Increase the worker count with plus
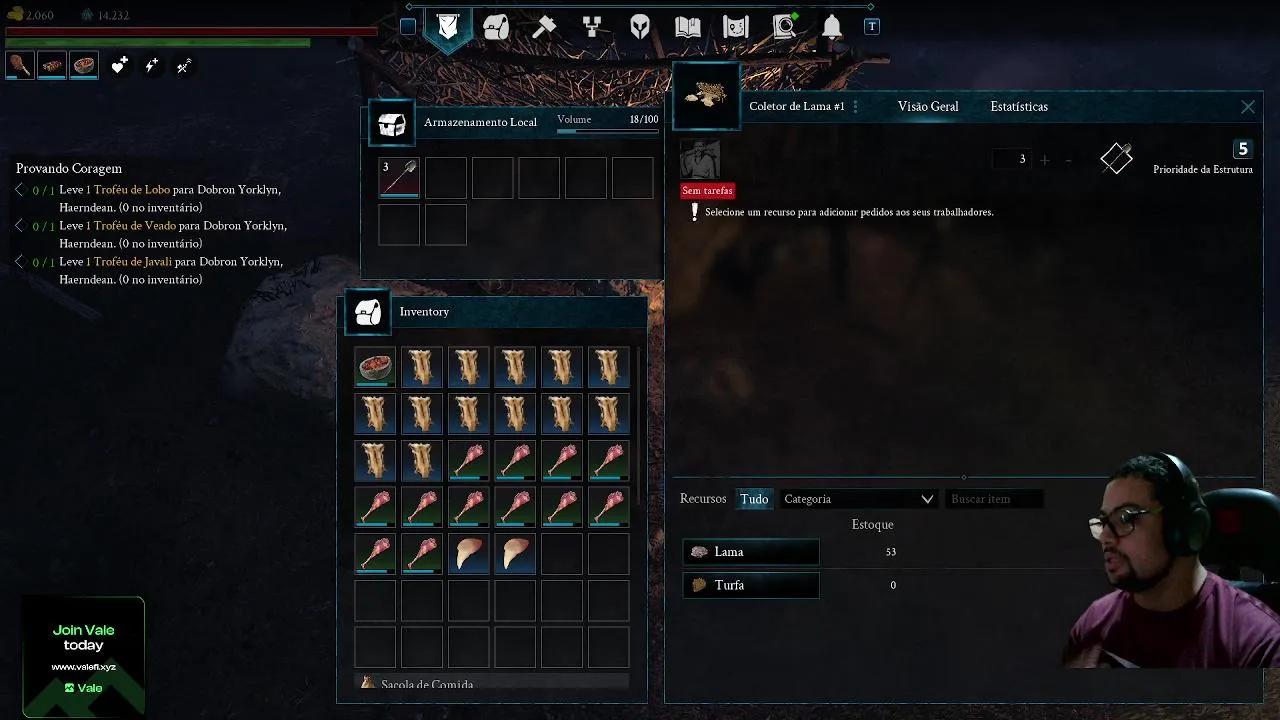The image size is (1280, 720). pos(1045,160)
